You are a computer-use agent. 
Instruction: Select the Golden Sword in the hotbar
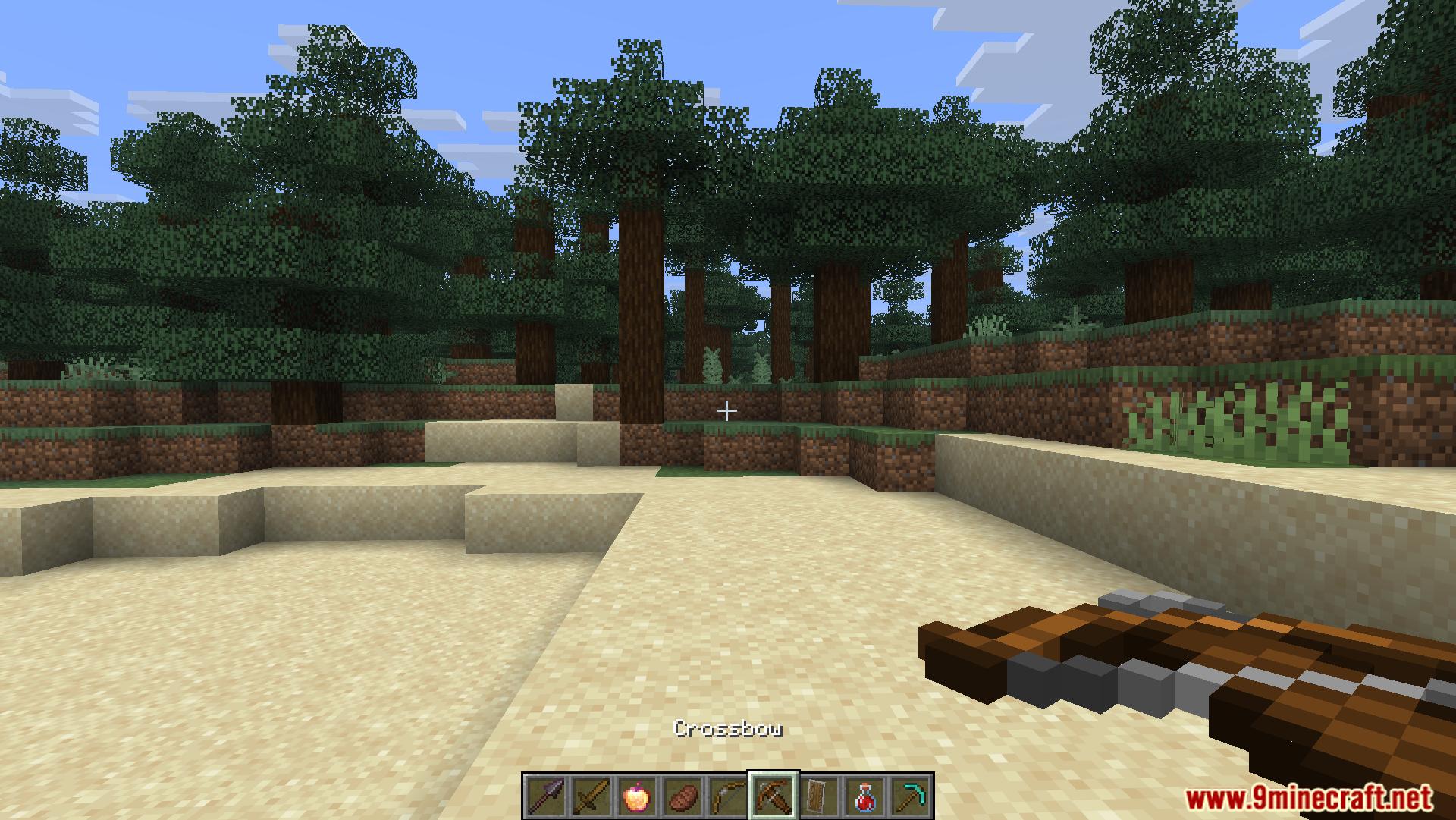[591, 796]
